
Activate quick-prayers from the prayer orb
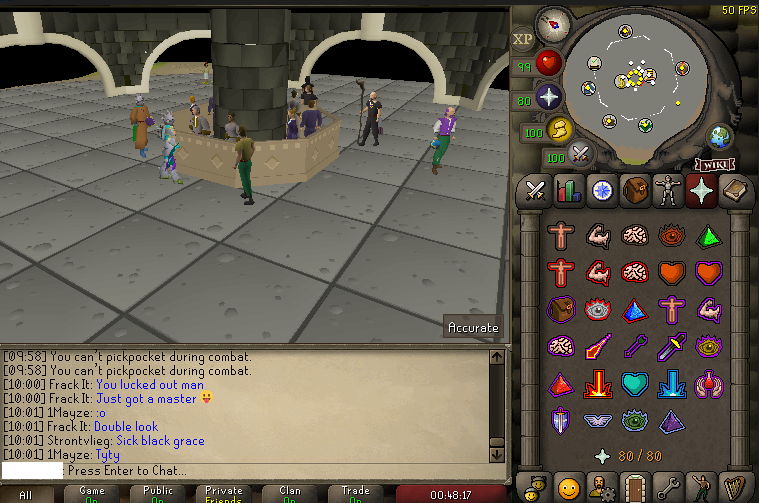pos(547,97)
